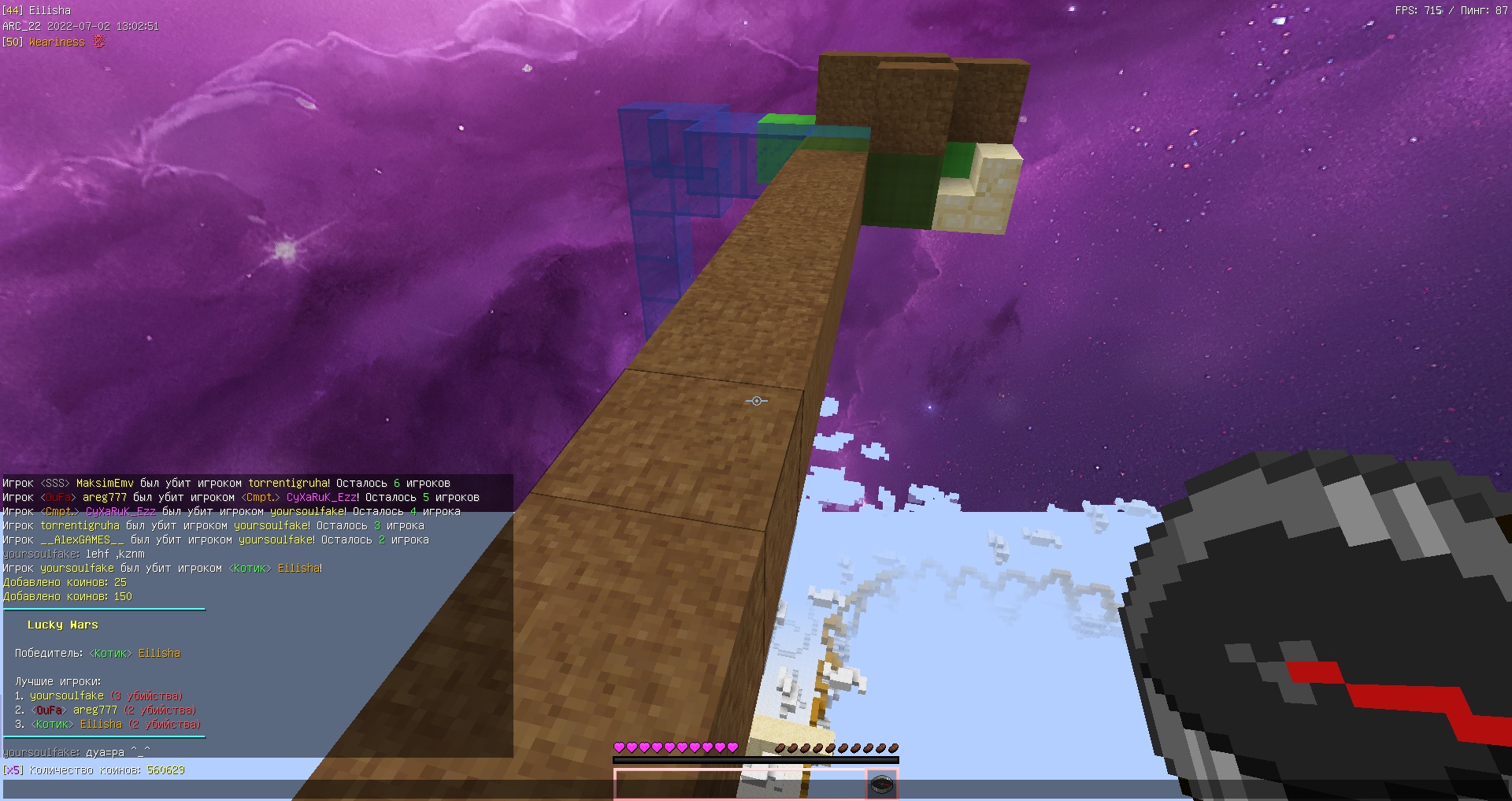Click the Lucky Wars header in chat
Screen dimensions: 1512x801
(65, 625)
